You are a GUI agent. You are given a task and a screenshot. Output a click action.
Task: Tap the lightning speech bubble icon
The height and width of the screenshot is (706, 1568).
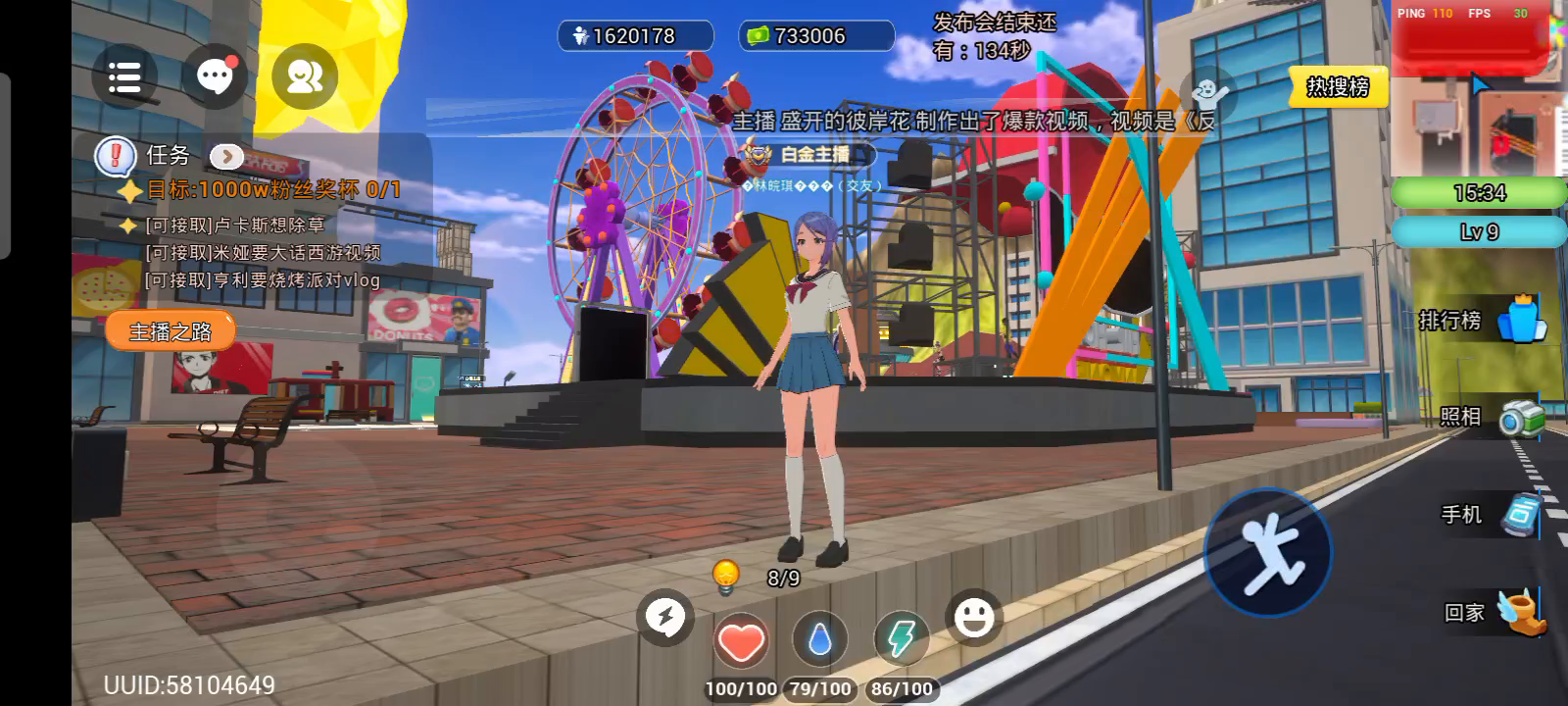coord(665,618)
